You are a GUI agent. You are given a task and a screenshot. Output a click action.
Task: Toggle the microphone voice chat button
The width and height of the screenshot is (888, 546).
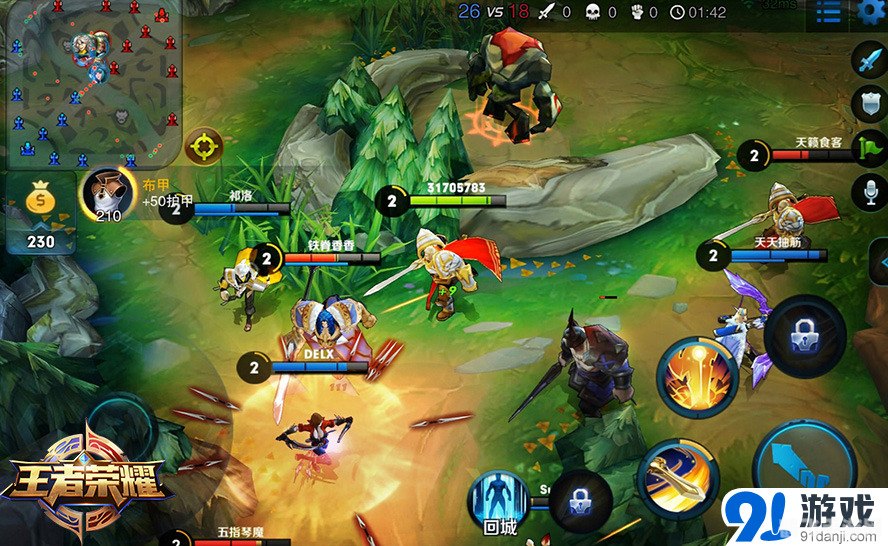click(868, 191)
